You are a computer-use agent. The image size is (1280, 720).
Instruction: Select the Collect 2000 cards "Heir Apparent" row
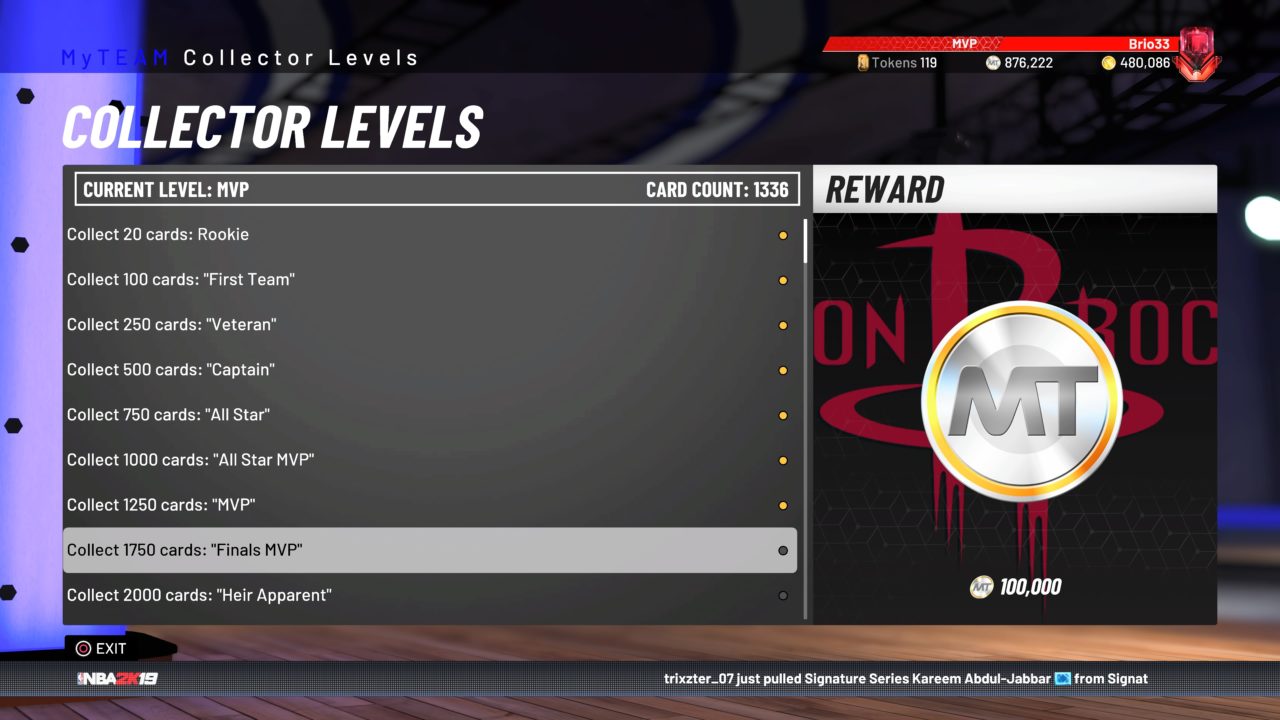click(x=430, y=595)
